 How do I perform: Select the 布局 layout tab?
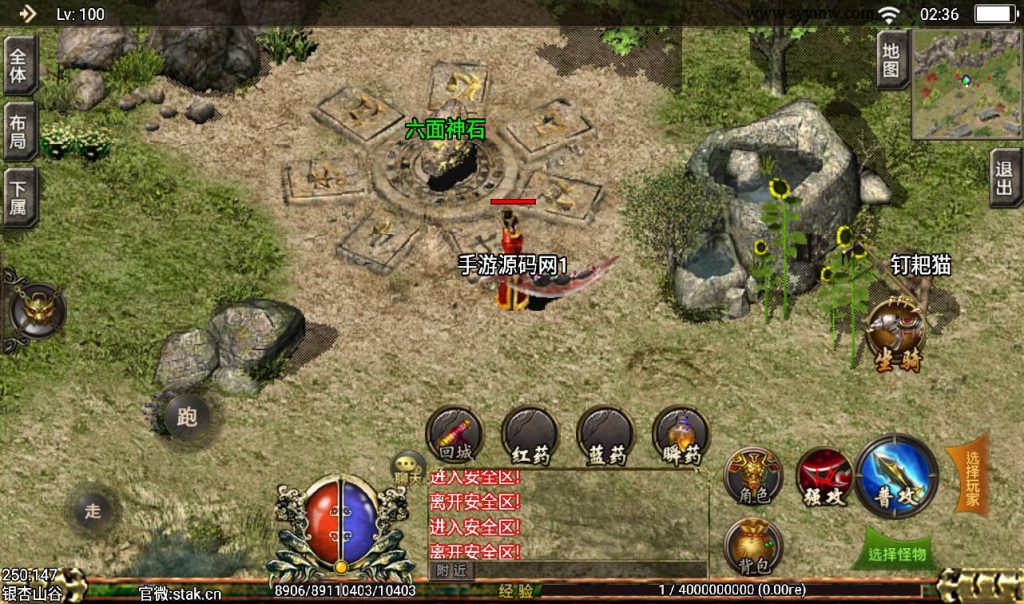point(20,130)
